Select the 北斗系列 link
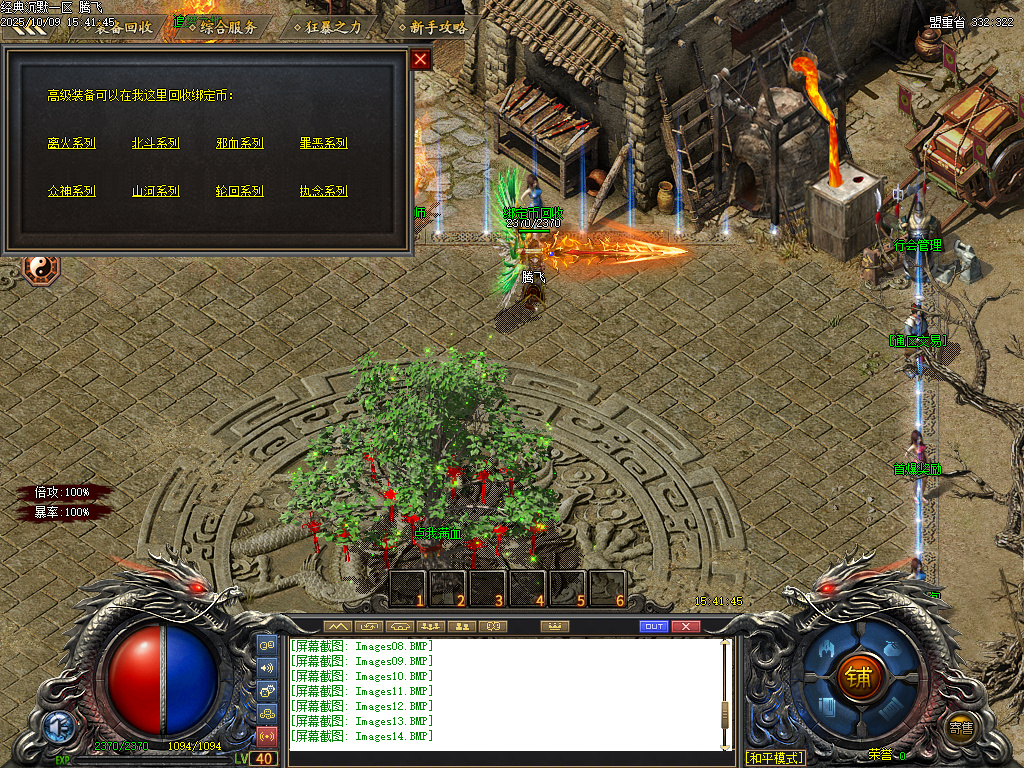 click(x=156, y=143)
